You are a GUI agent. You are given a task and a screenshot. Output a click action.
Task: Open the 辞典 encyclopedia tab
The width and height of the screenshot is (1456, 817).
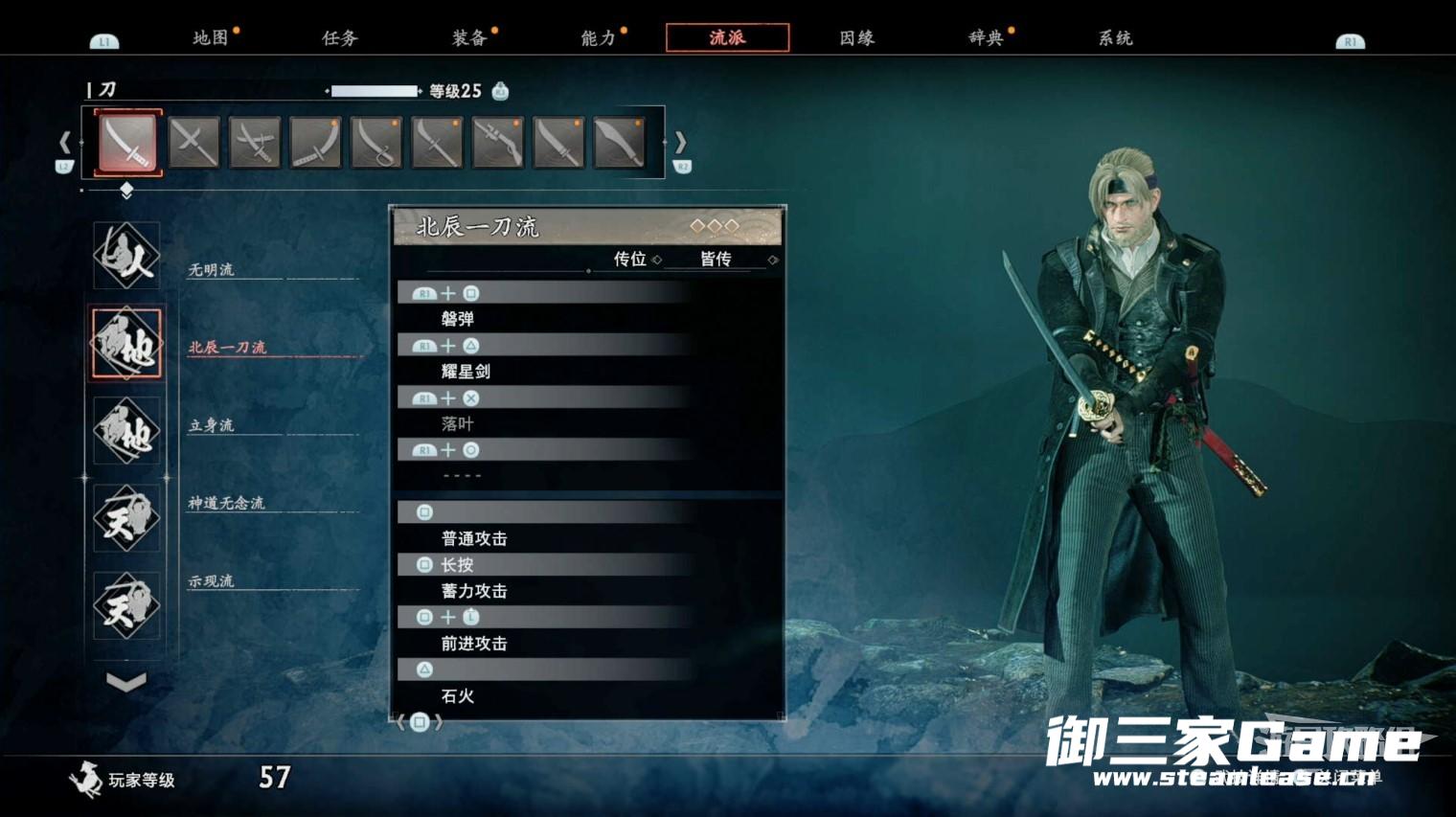pyautogui.click(x=986, y=38)
